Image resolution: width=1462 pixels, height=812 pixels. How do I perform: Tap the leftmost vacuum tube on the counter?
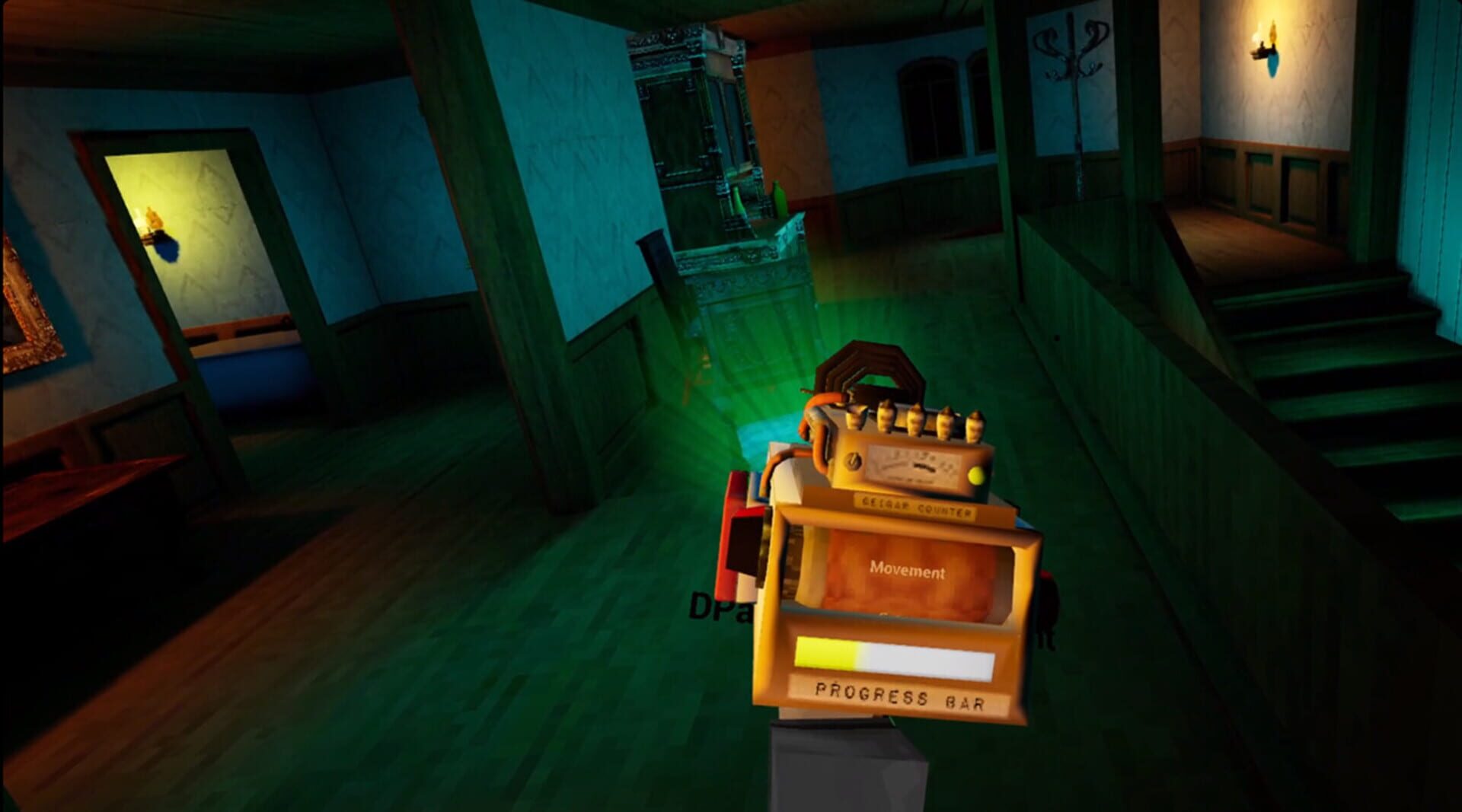[x=855, y=416]
